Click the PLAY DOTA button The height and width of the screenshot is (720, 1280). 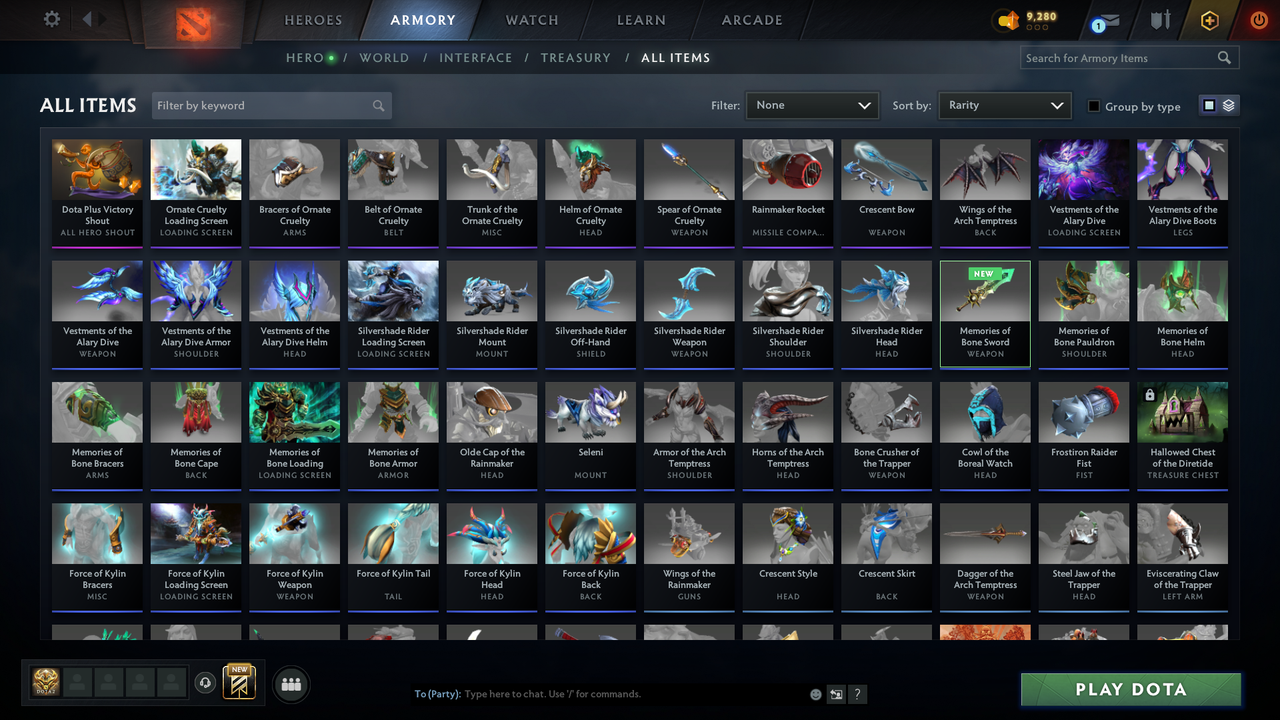click(x=1130, y=689)
